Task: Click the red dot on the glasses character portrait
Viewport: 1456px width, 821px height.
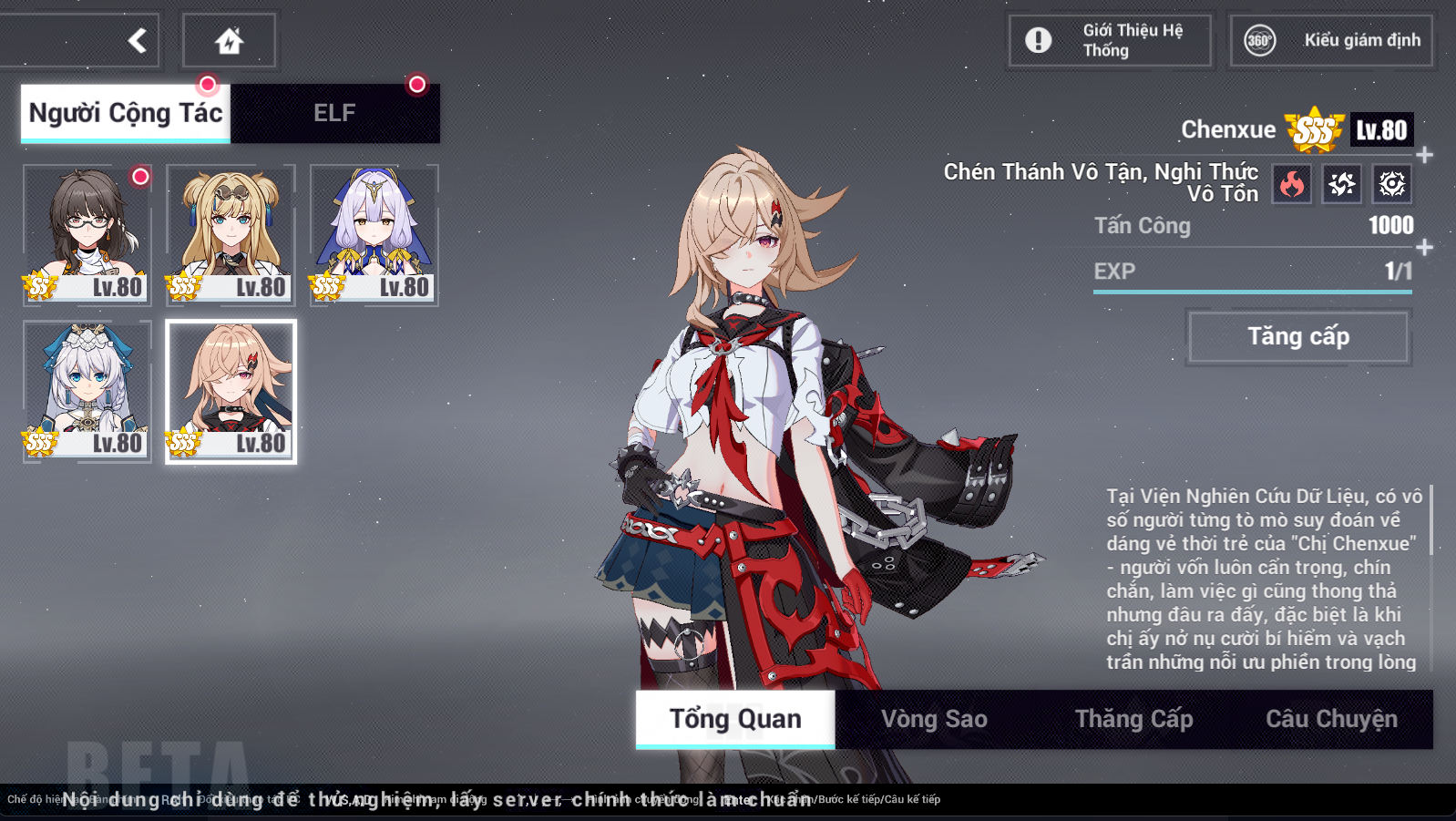Action: pos(141,178)
